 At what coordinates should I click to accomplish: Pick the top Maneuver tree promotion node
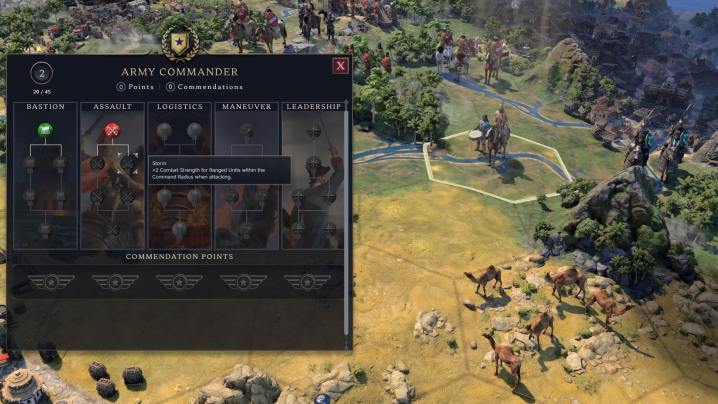coord(248,130)
